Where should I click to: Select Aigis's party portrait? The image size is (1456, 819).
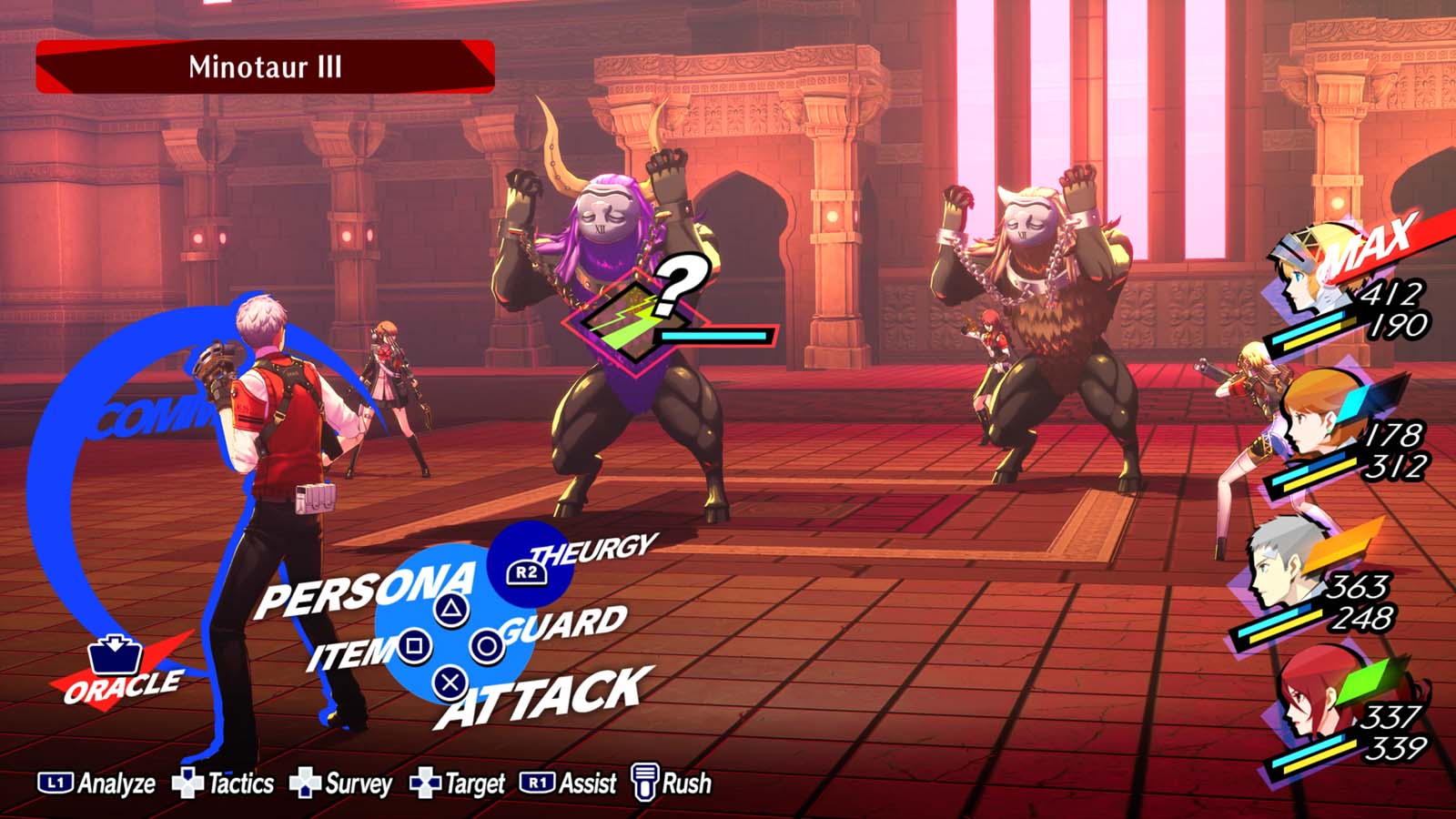[x=1310, y=273]
